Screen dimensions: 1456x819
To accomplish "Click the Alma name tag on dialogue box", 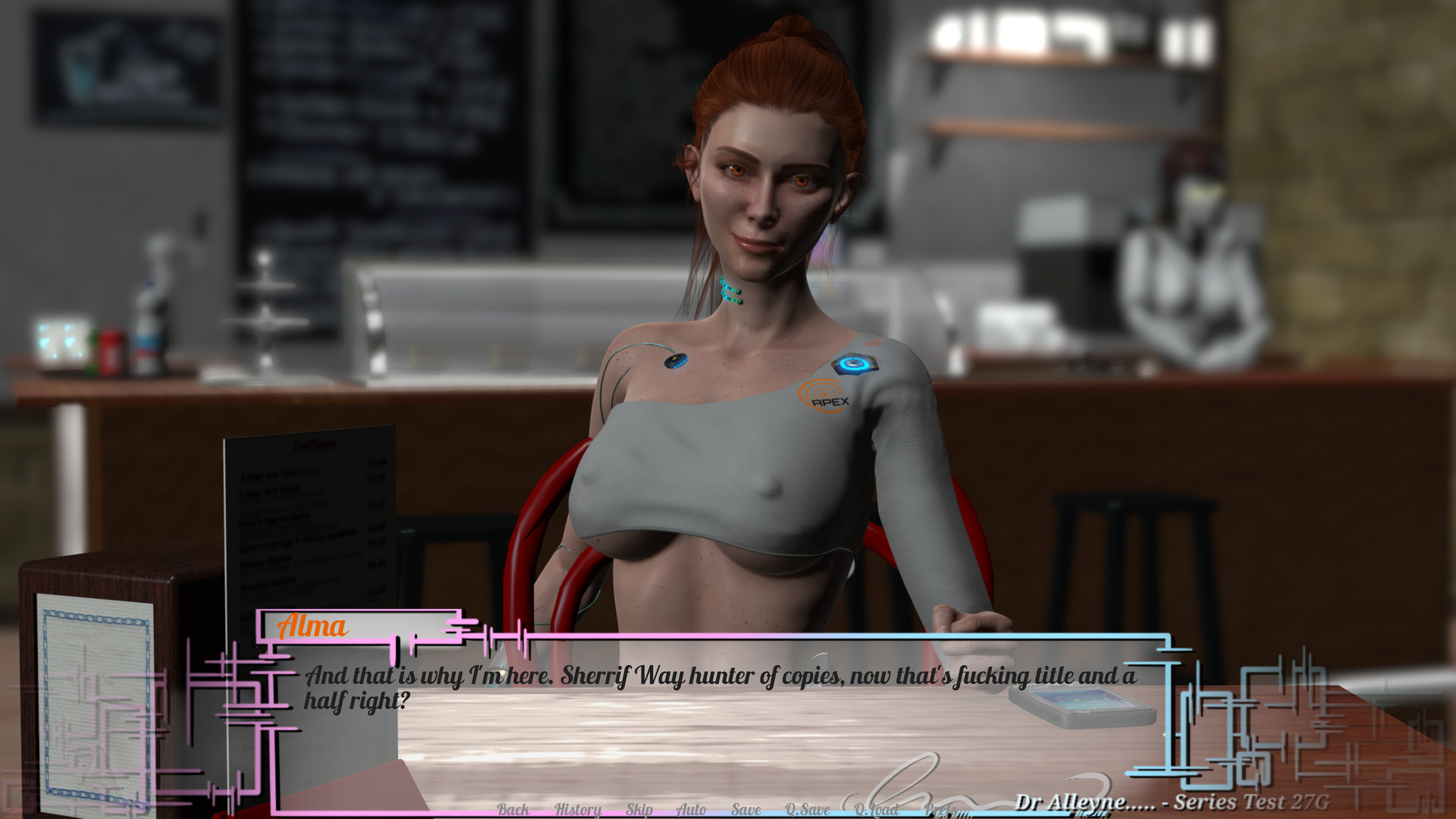I will pyautogui.click(x=312, y=627).
